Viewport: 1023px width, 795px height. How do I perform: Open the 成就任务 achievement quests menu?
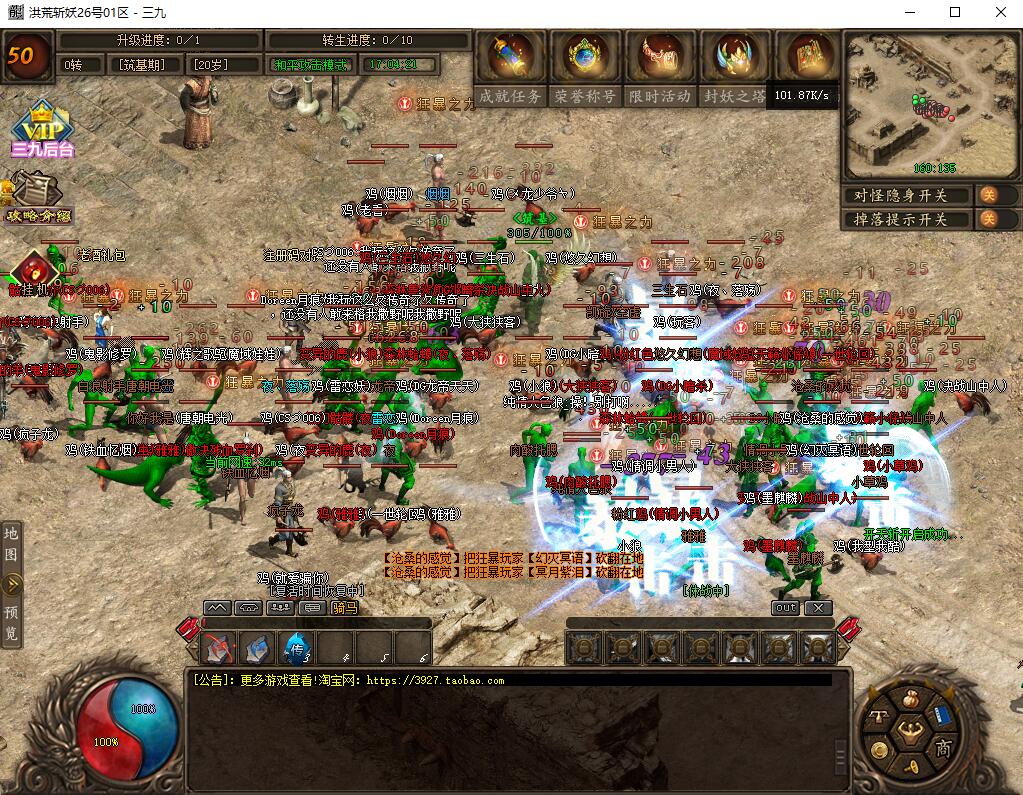[x=510, y=60]
